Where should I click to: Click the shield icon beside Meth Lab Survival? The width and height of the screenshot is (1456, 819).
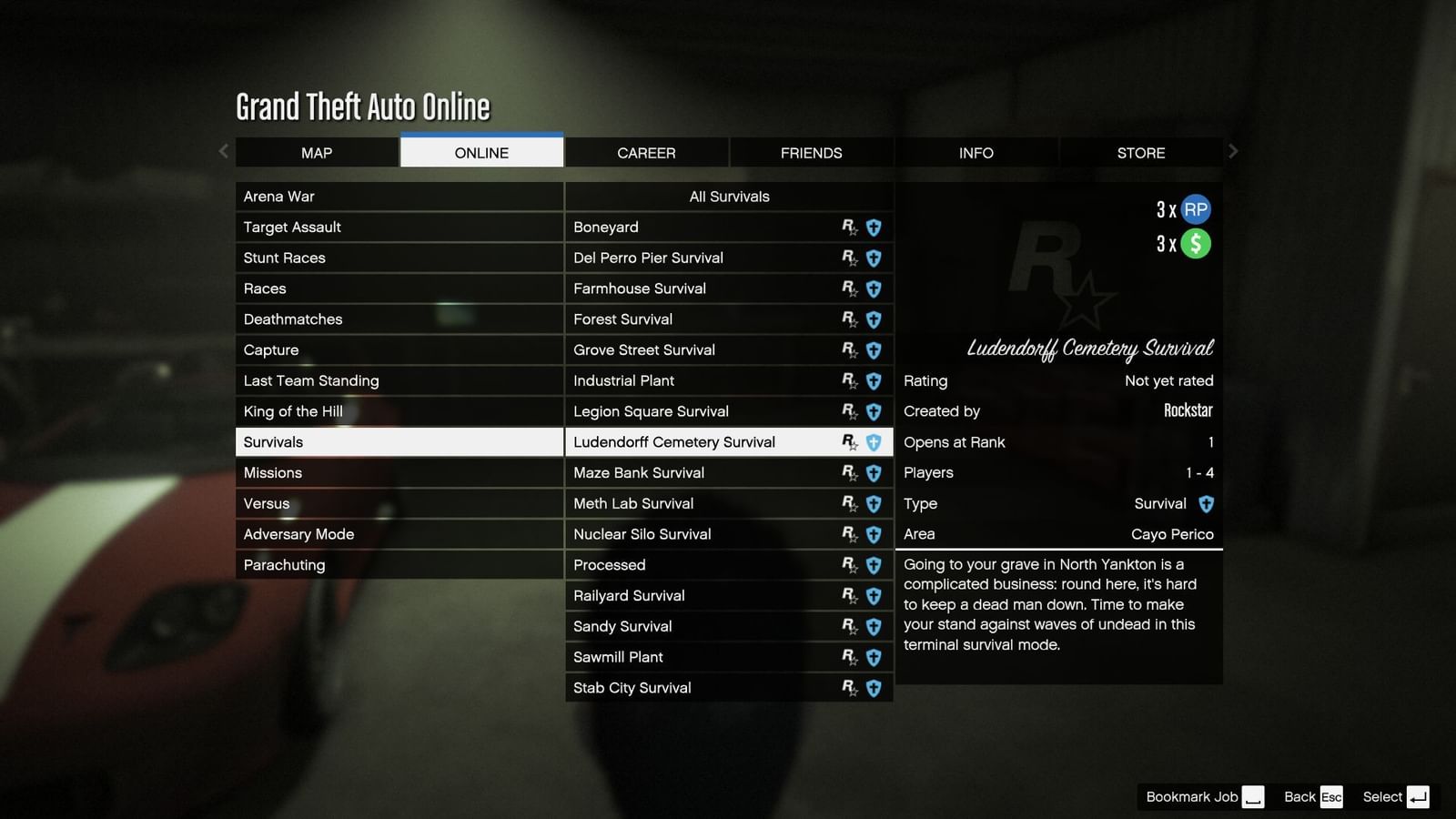(873, 503)
